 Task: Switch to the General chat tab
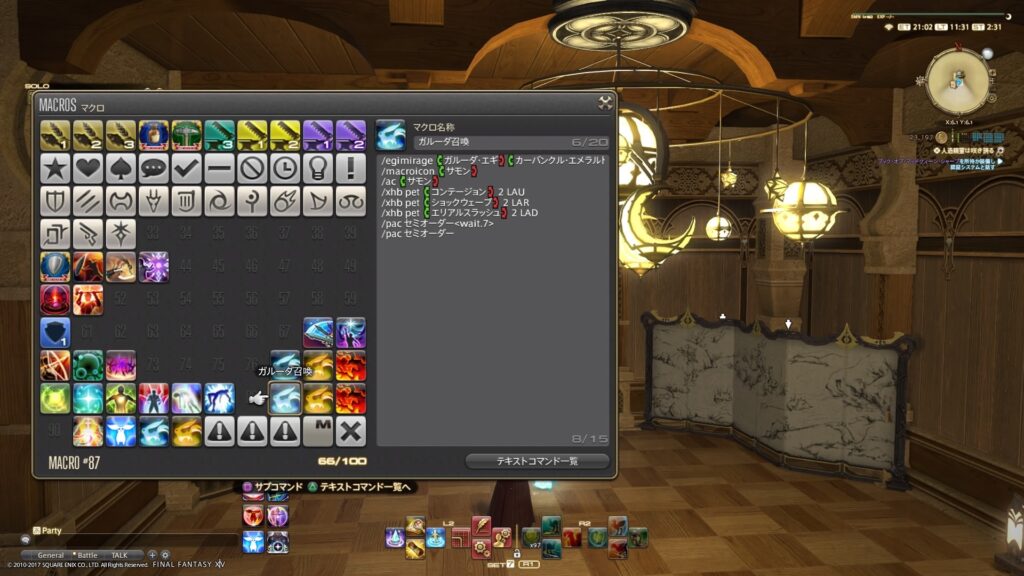tap(51, 555)
